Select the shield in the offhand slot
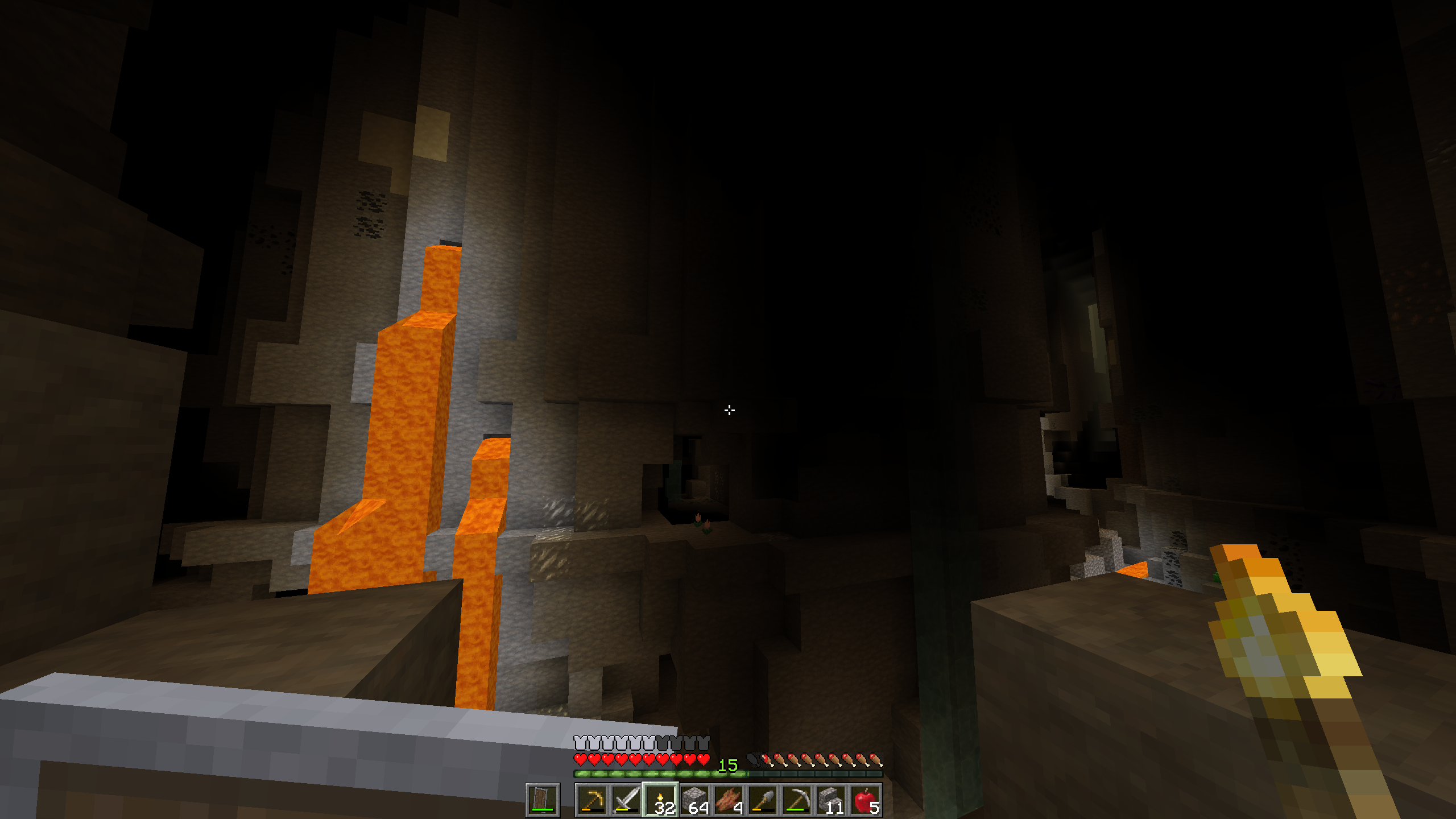 (x=543, y=800)
